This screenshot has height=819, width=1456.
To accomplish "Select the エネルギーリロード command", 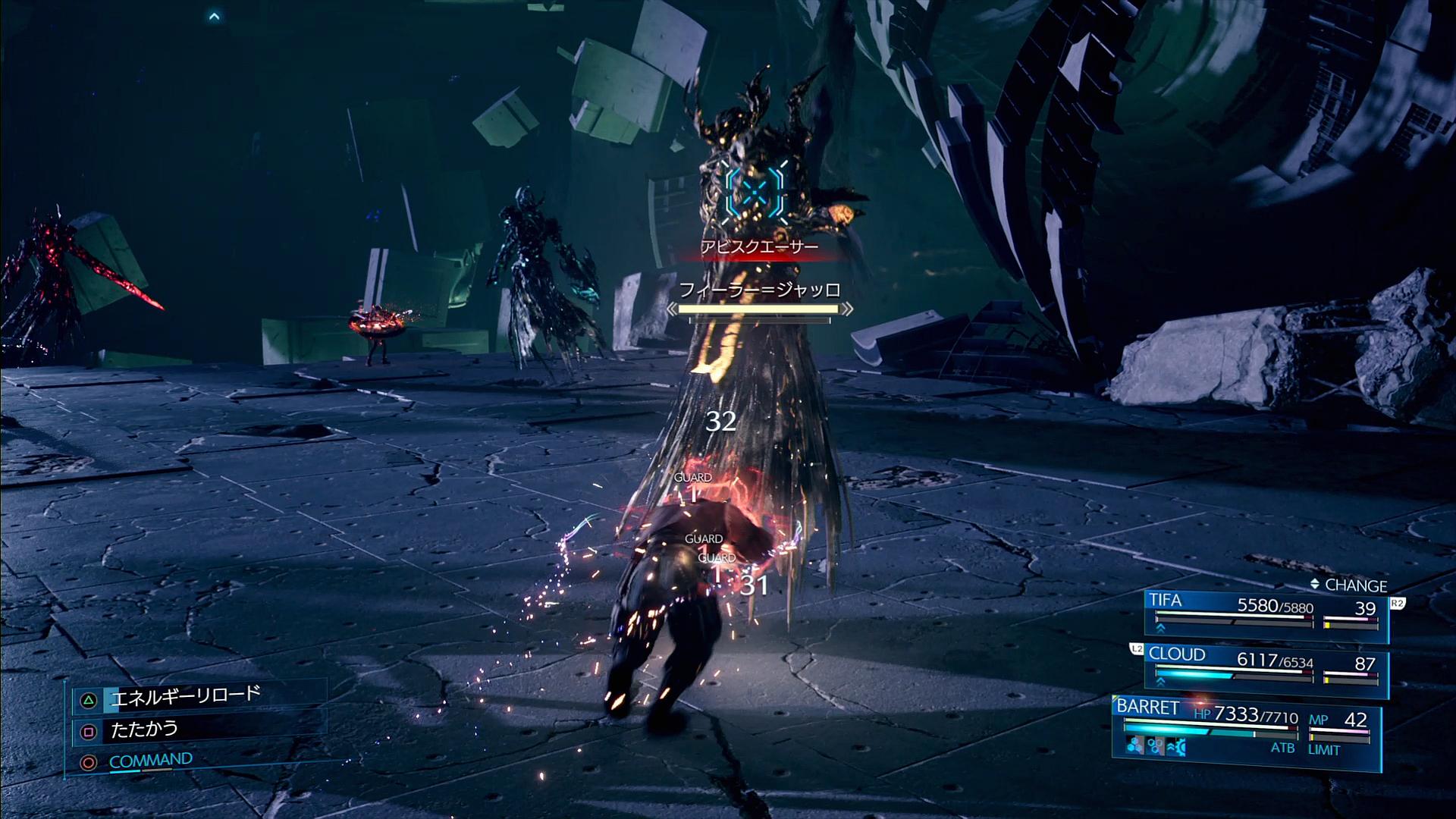I will coord(185,696).
